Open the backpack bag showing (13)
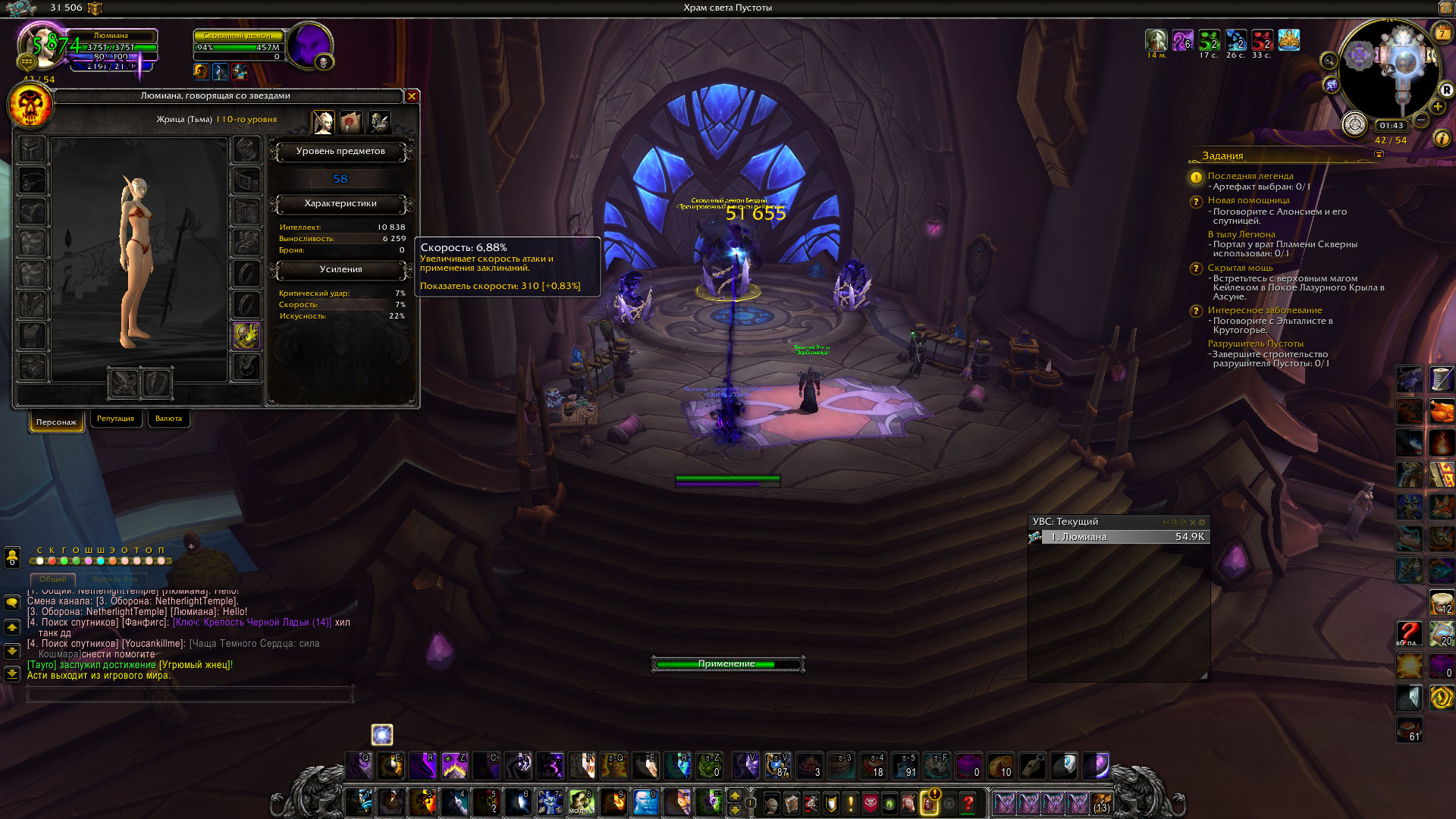This screenshot has height=819, width=1456. pyautogui.click(x=1101, y=802)
